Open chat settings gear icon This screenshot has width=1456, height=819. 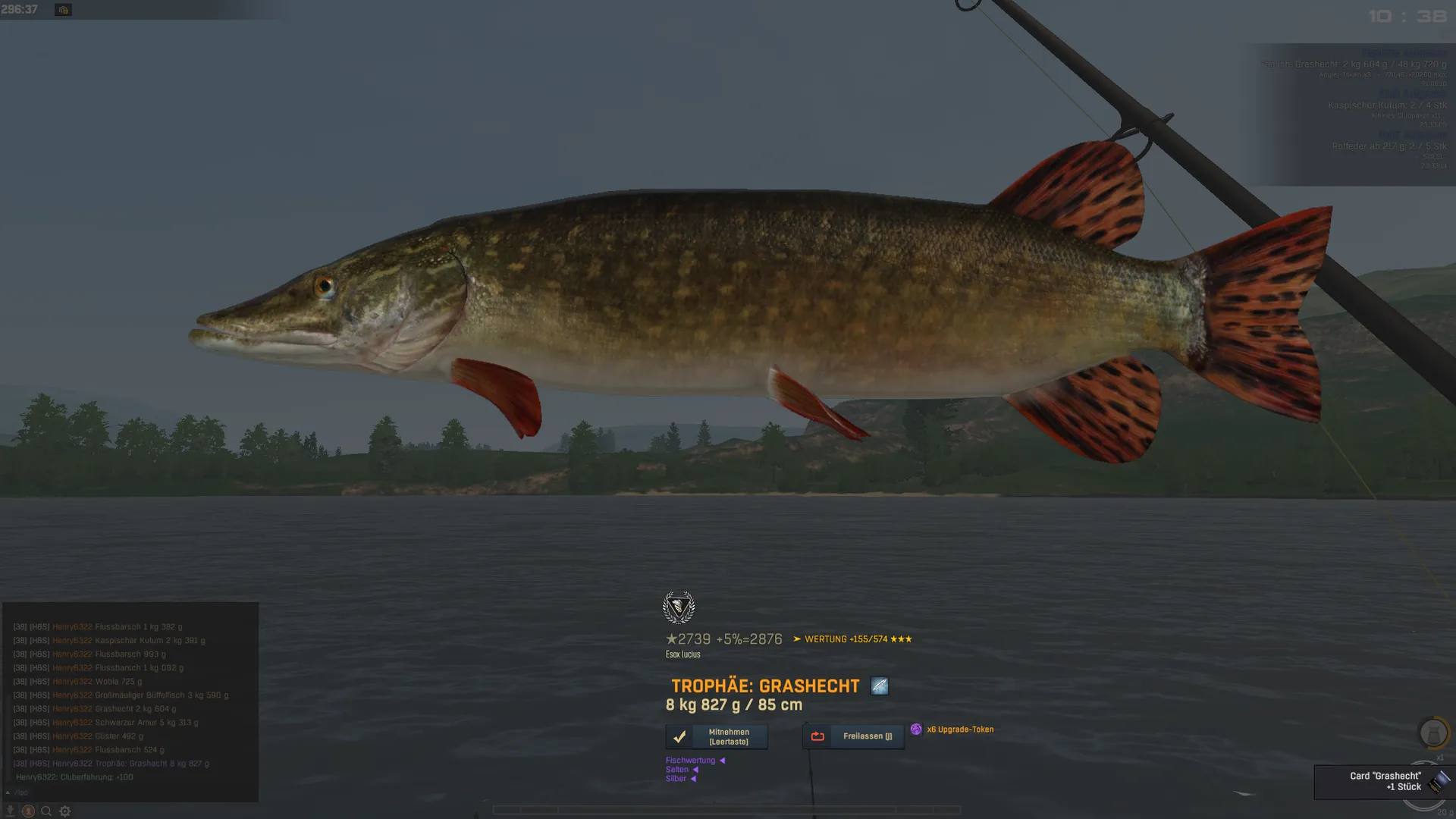pyautogui.click(x=65, y=811)
